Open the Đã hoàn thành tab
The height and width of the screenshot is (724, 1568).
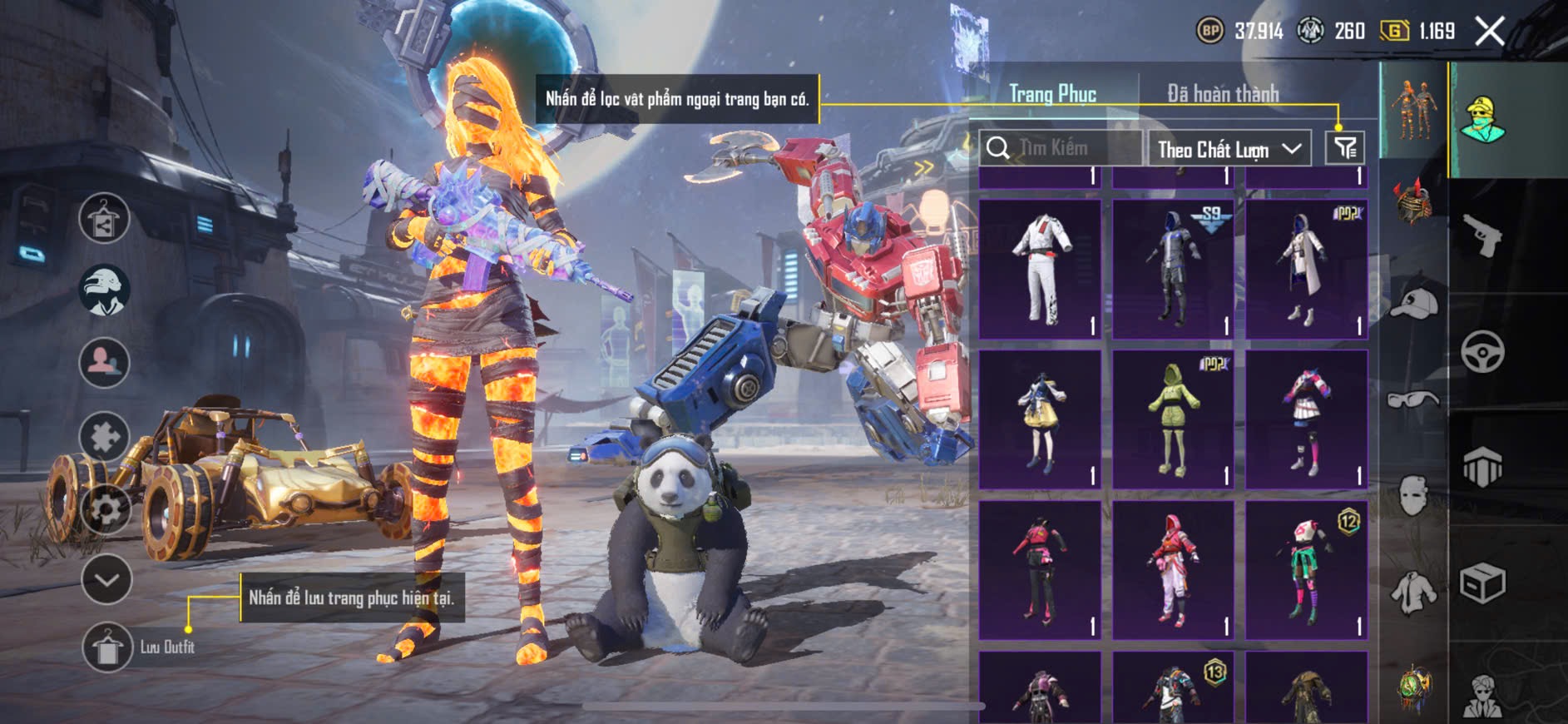1222,93
